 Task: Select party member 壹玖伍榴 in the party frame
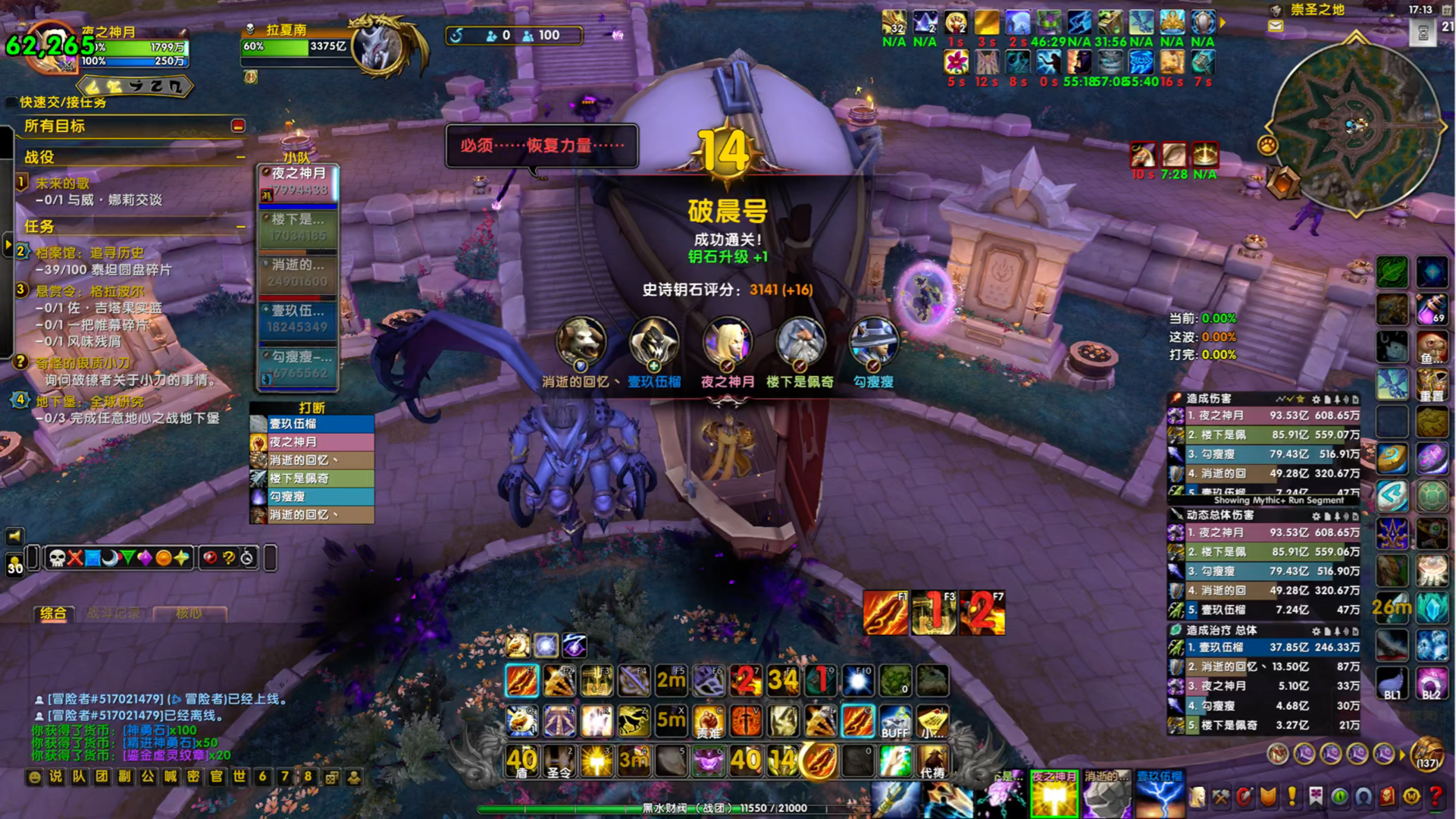point(298,319)
